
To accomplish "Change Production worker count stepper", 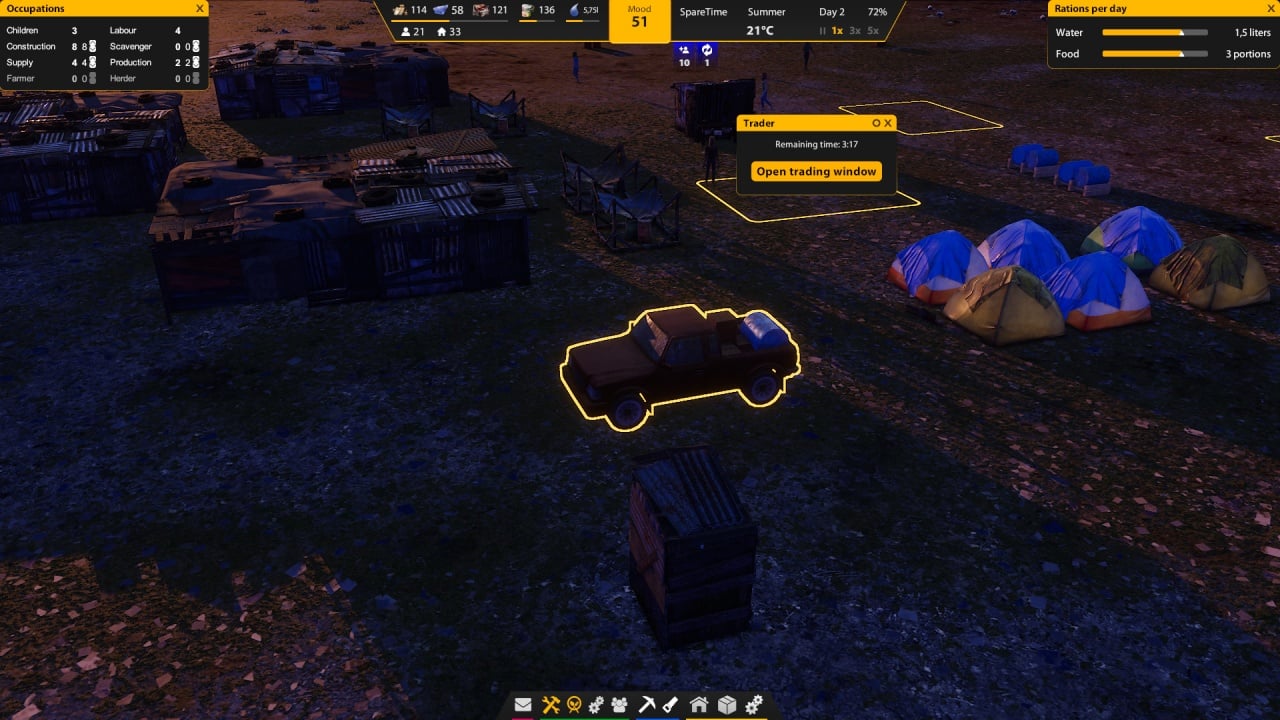I will click(x=196, y=62).
